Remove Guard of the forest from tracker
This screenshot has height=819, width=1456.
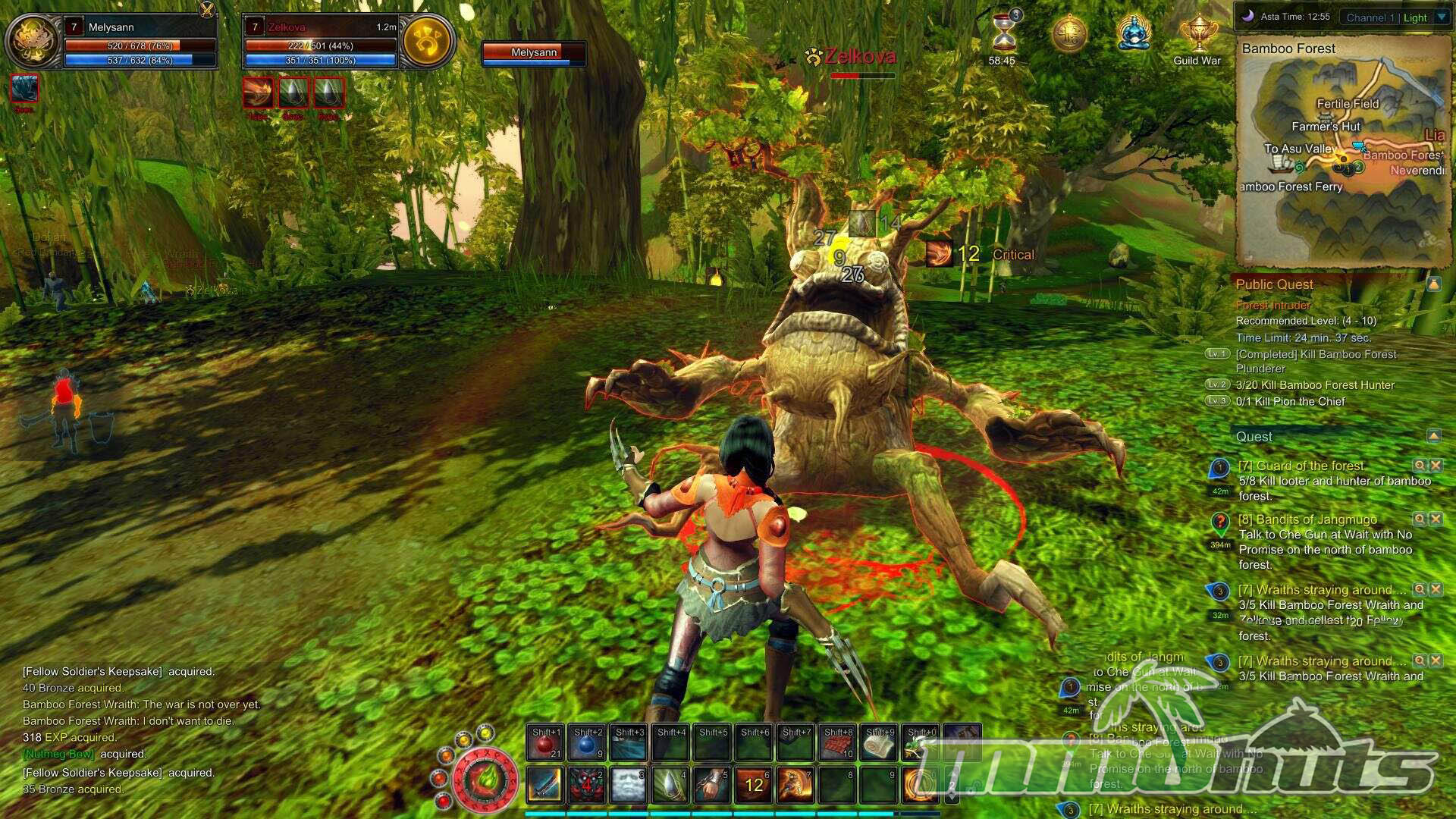(x=1436, y=466)
